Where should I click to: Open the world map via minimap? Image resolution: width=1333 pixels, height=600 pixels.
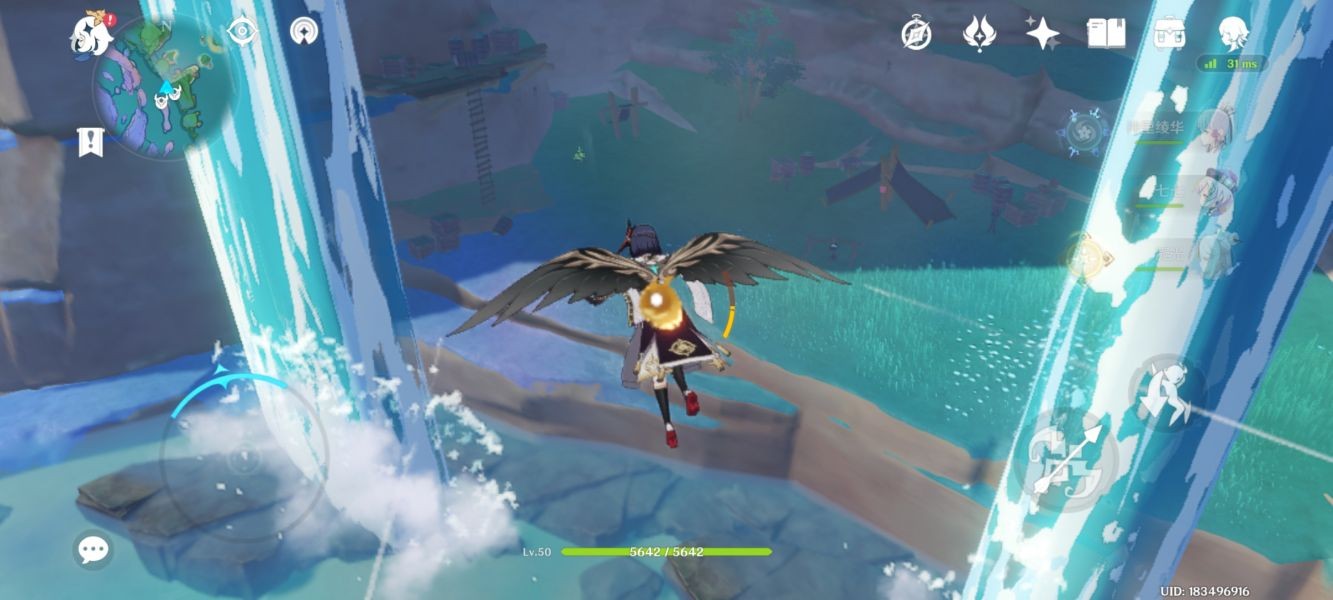tap(160, 90)
